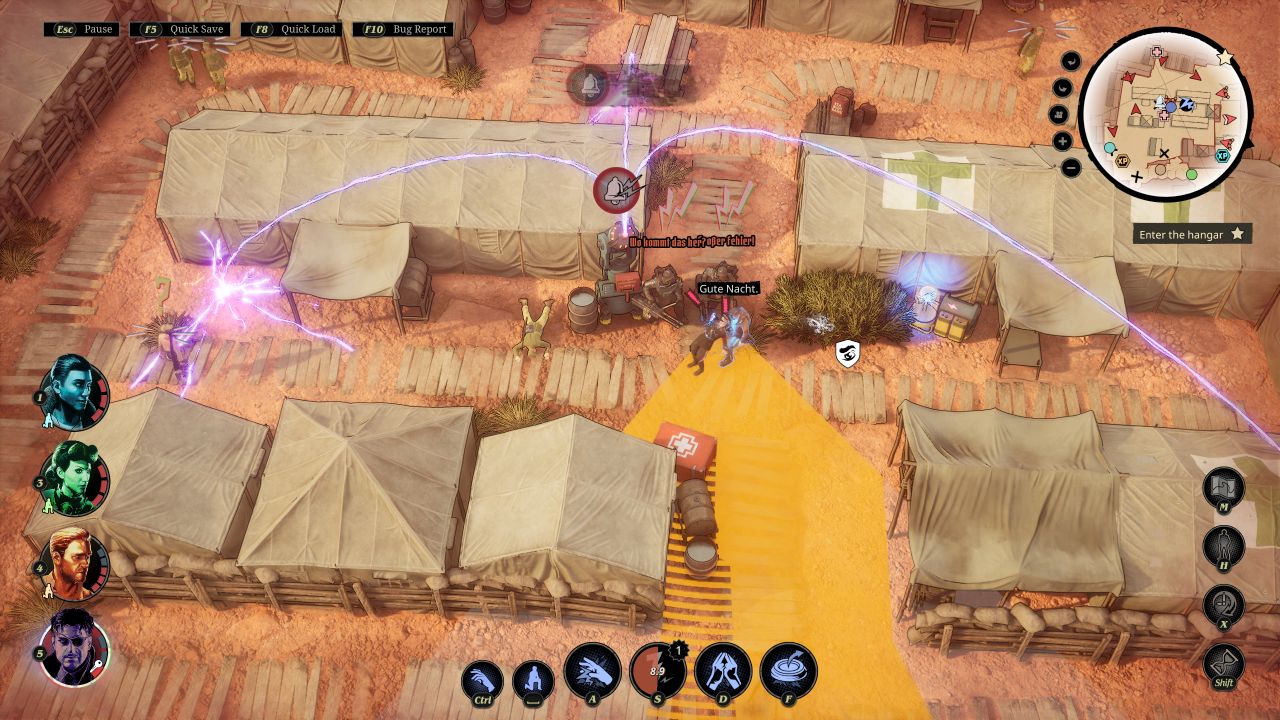Zoom in using the minimap plus button
Viewport: 1280px width, 720px height.
point(1062,141)
